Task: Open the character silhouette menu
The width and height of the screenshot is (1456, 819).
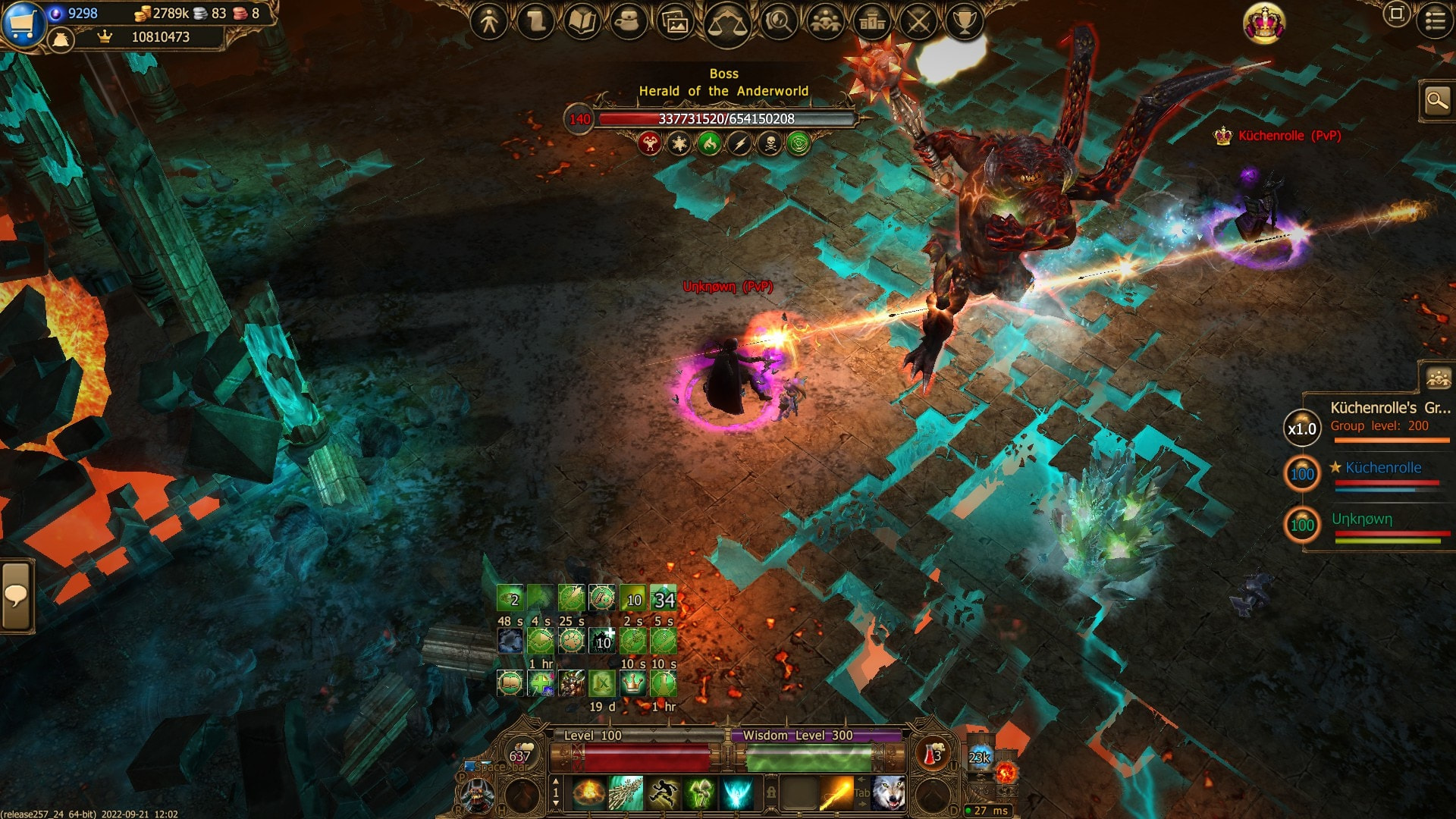Action: tap(489, 23)
